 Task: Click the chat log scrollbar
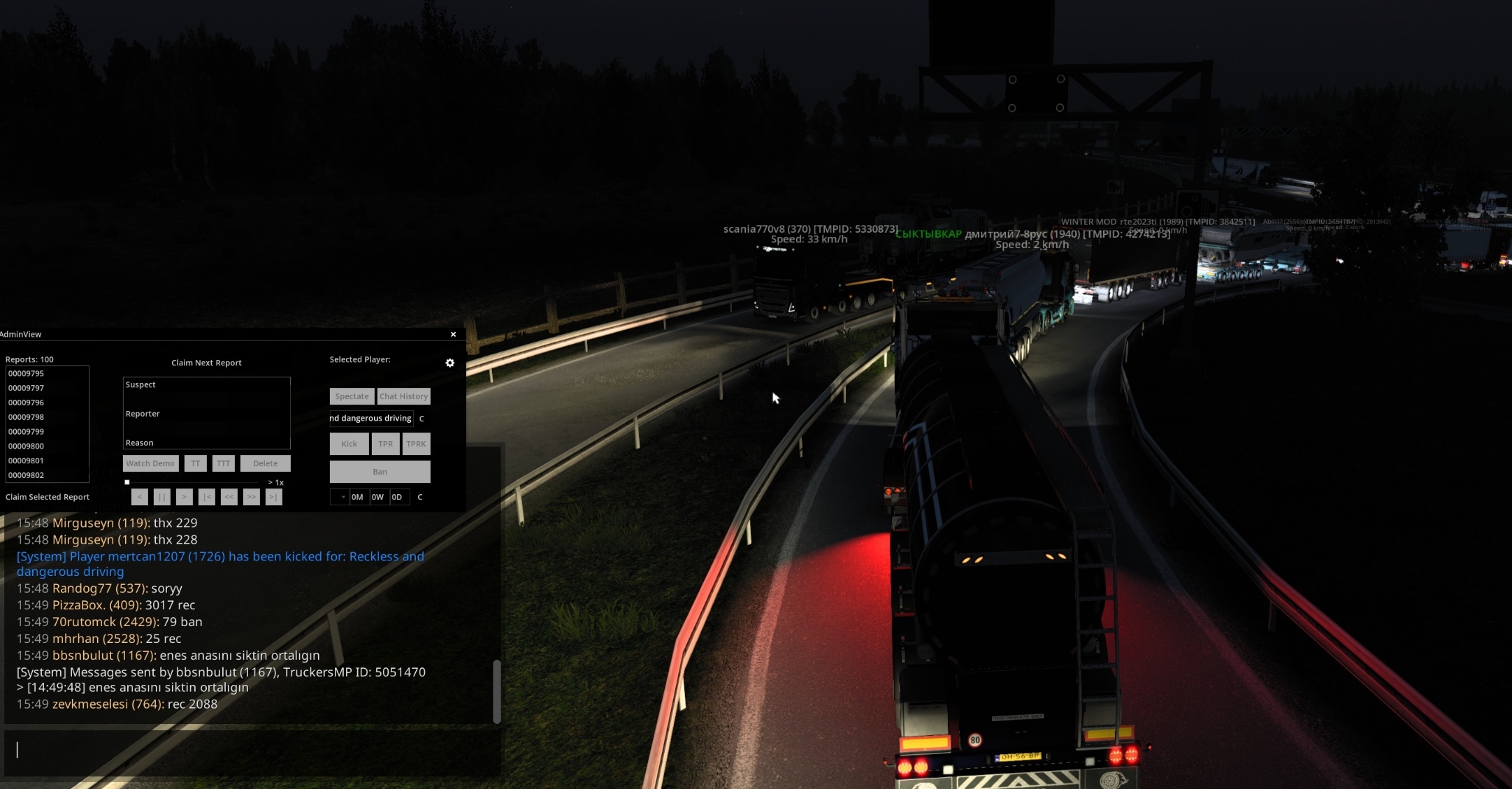click(x=497, y=691)
